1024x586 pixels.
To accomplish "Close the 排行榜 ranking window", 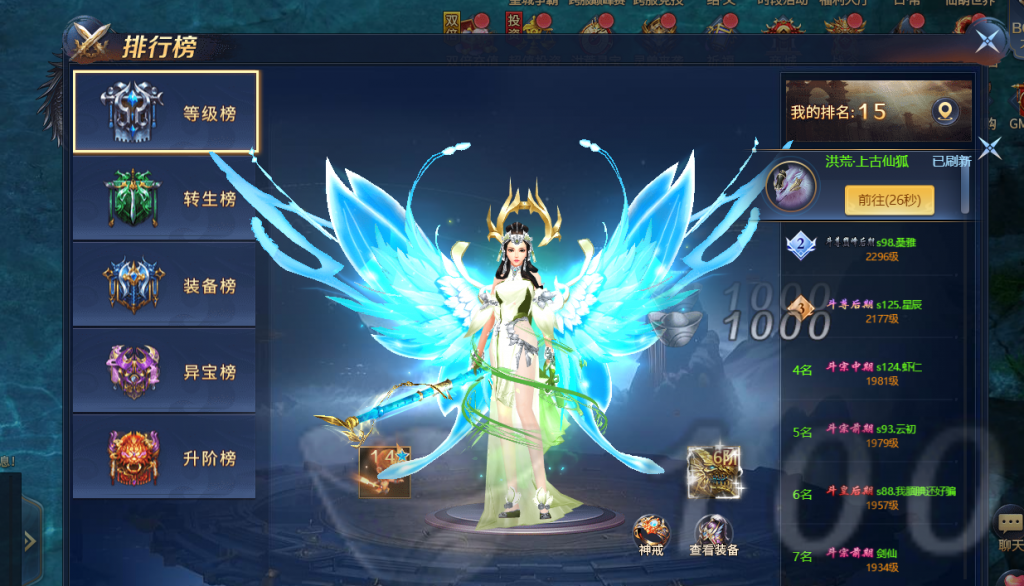I will [988, 41].
